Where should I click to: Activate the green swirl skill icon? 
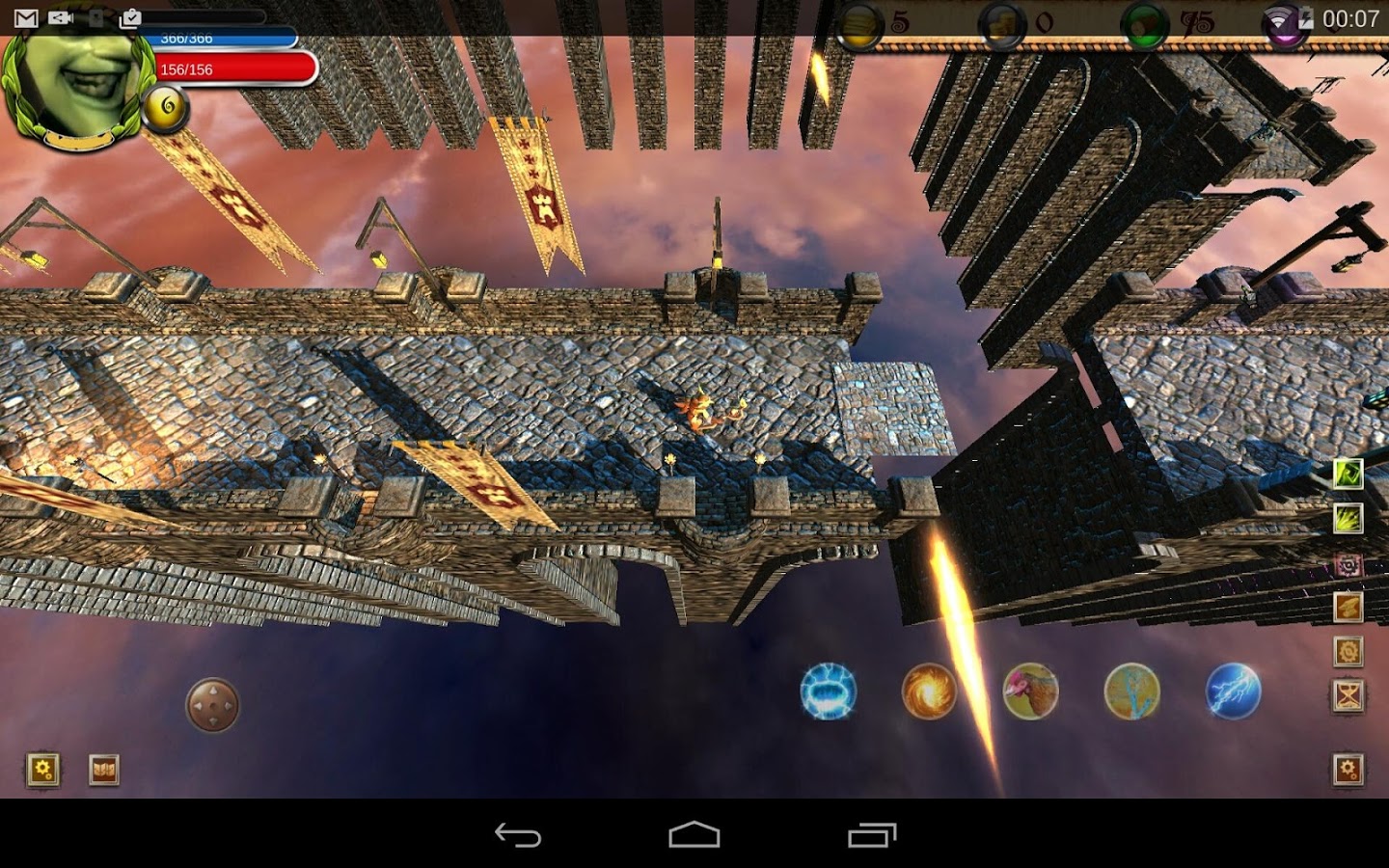(x=1348, y=474)
